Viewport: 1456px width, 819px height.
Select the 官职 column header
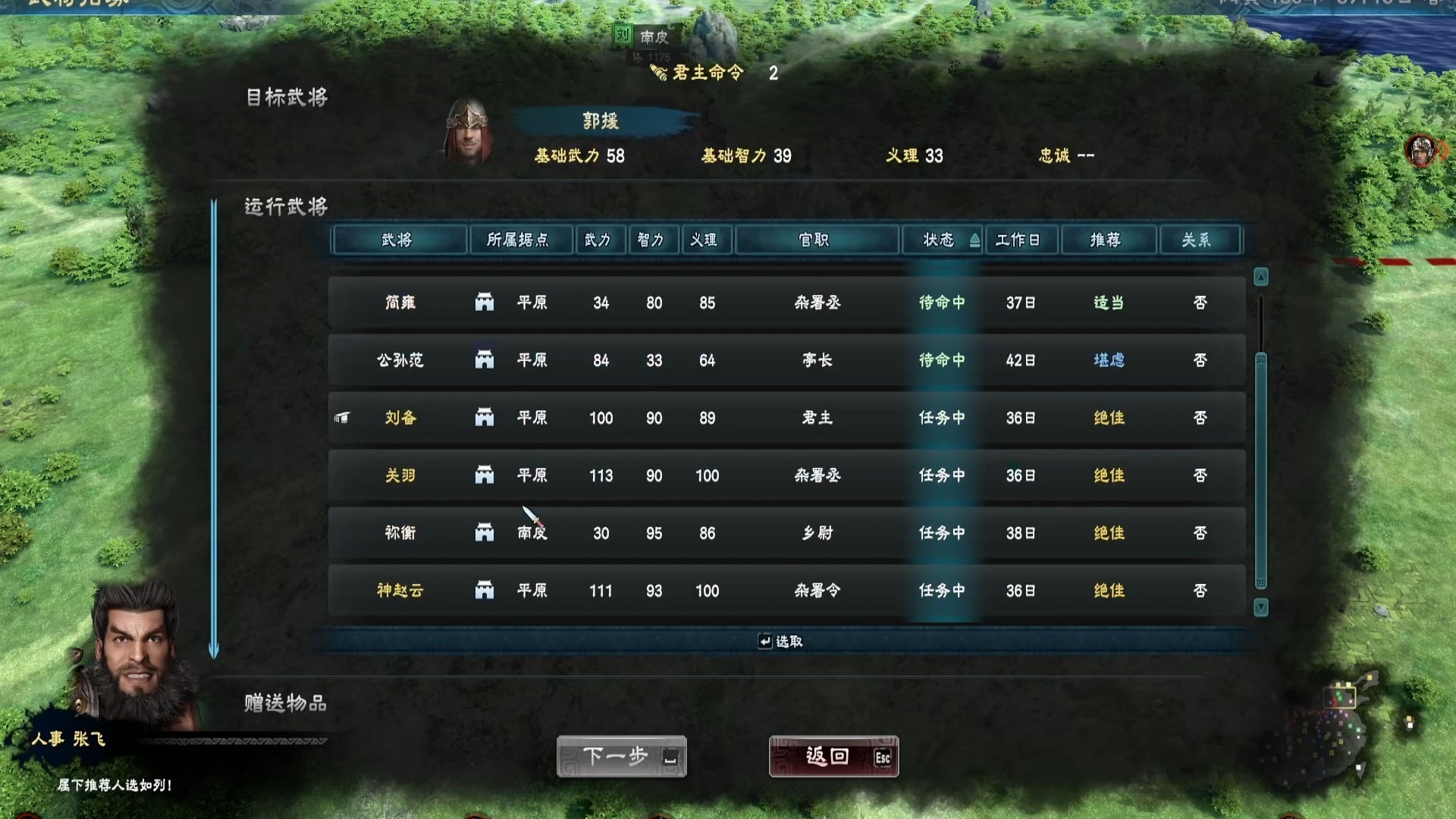pyautogui.click(x=817, y=240)
